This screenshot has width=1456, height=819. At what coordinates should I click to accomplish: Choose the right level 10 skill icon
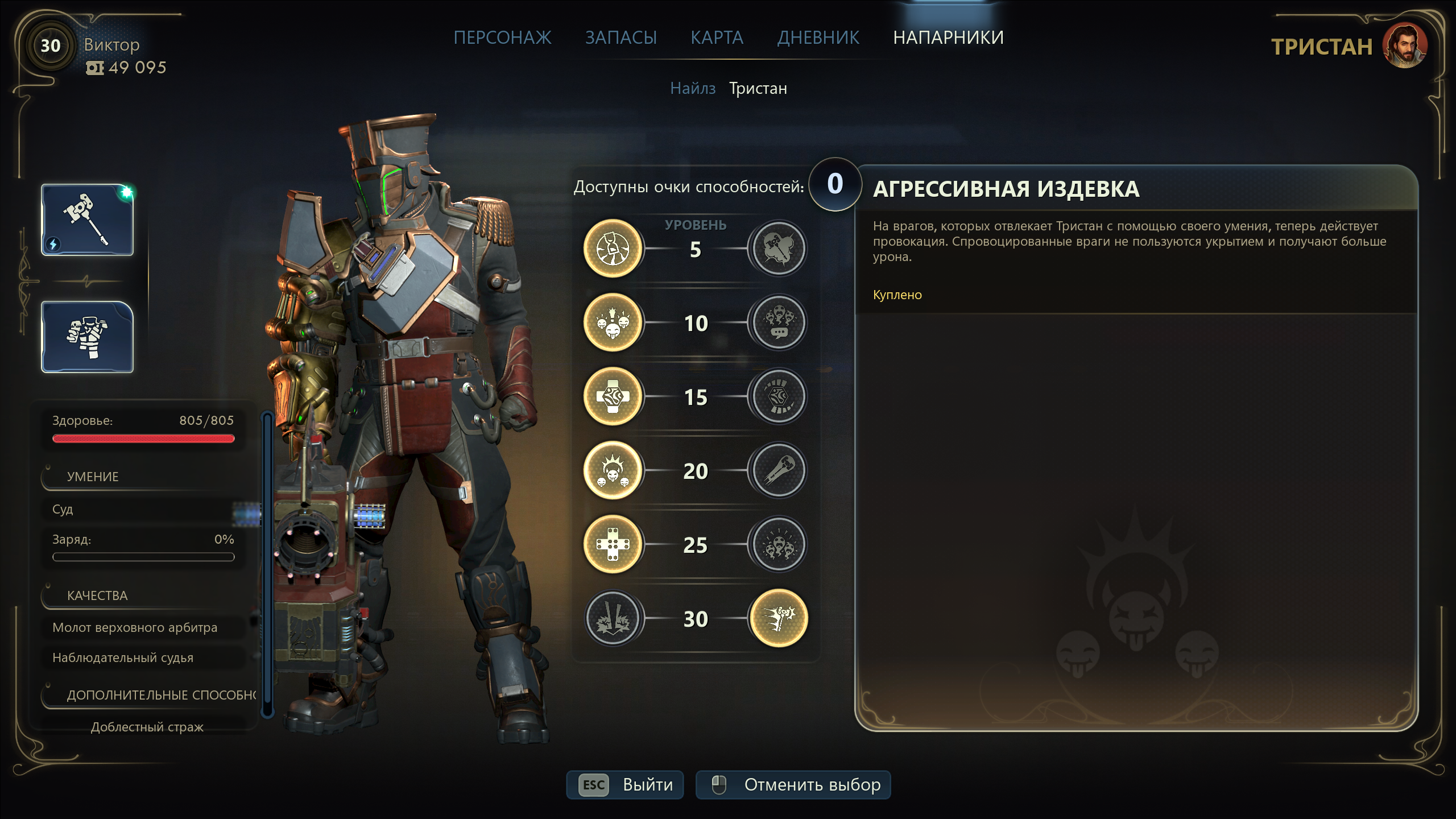tap(779, 322)
